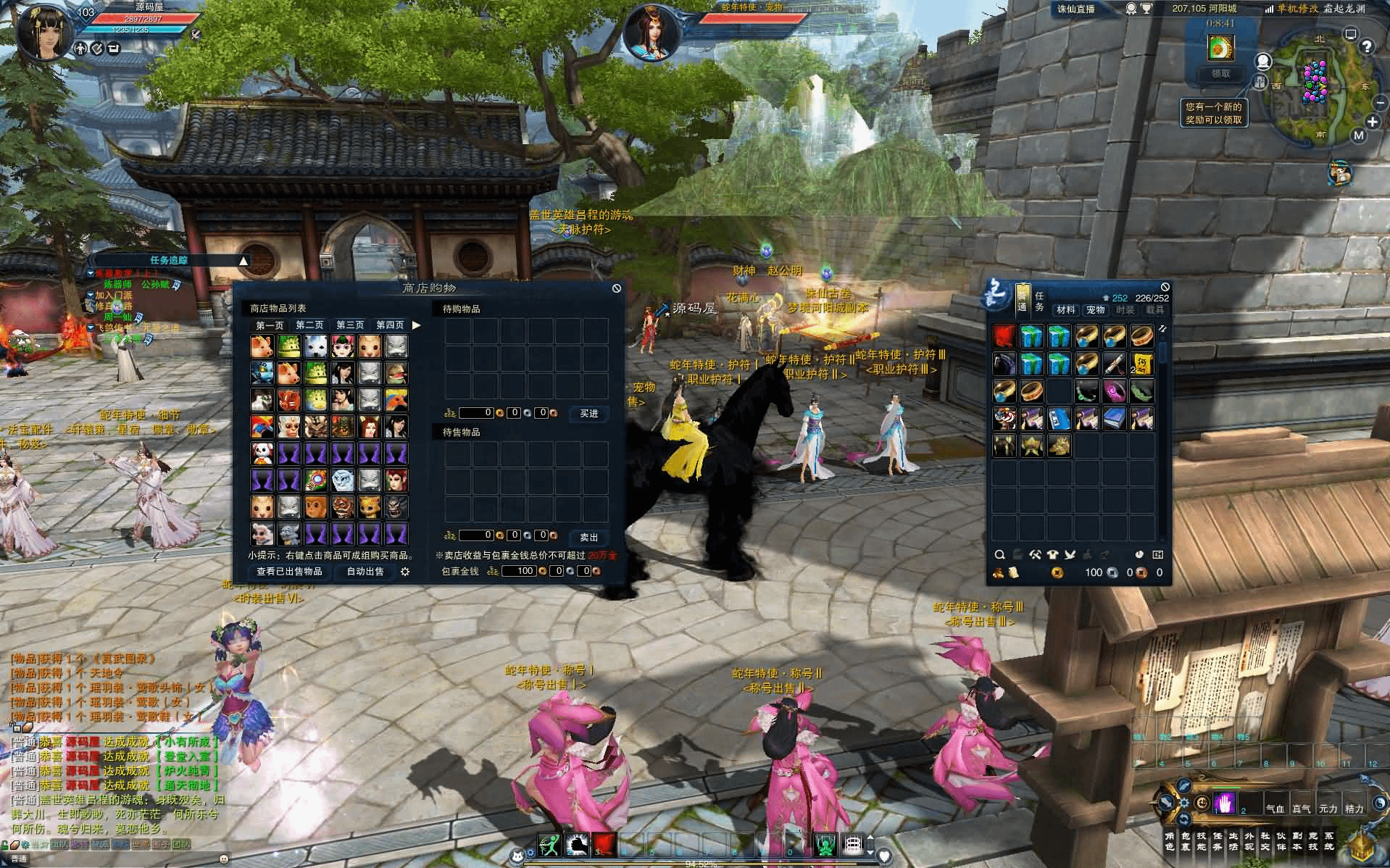Close the 商店购物 shop window

(616, 288)
